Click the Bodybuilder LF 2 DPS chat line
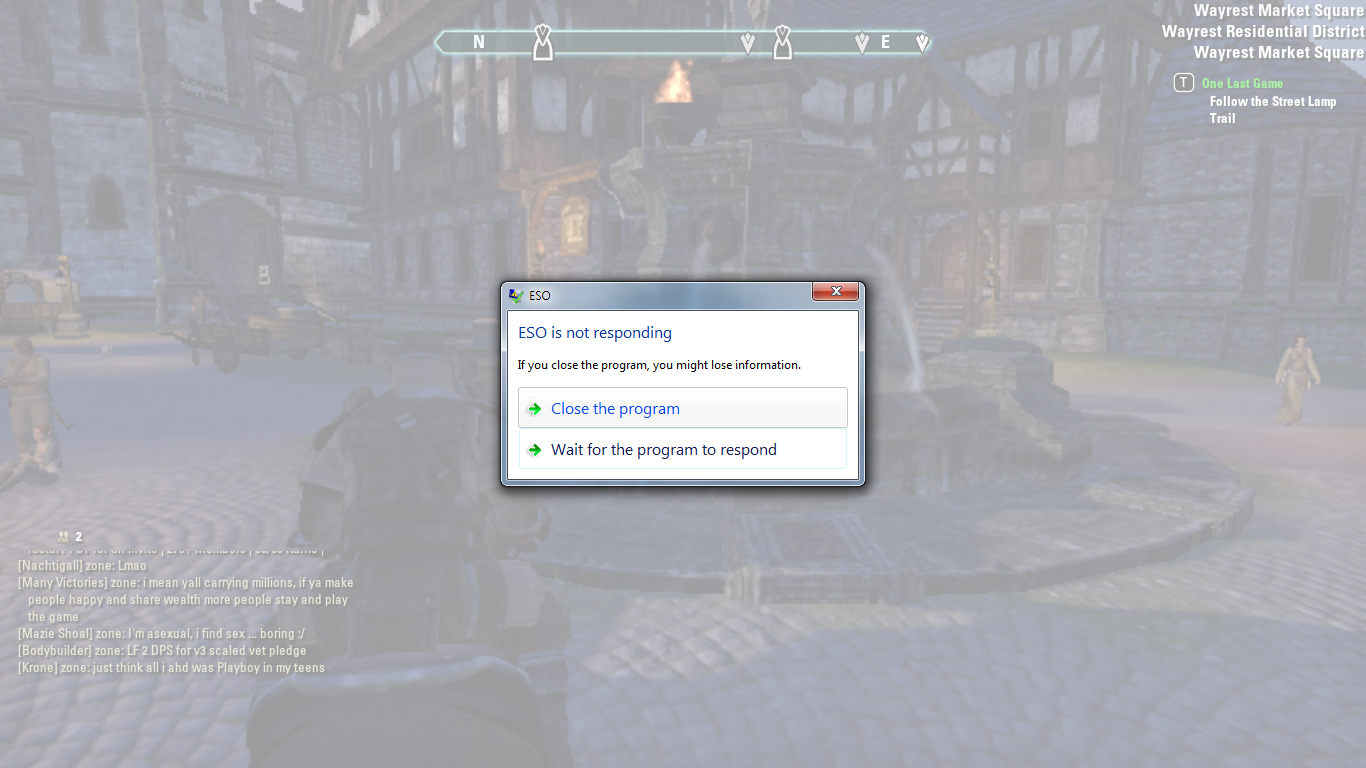Viewport: 1366px width, 768px height. (x=160, y=650)
